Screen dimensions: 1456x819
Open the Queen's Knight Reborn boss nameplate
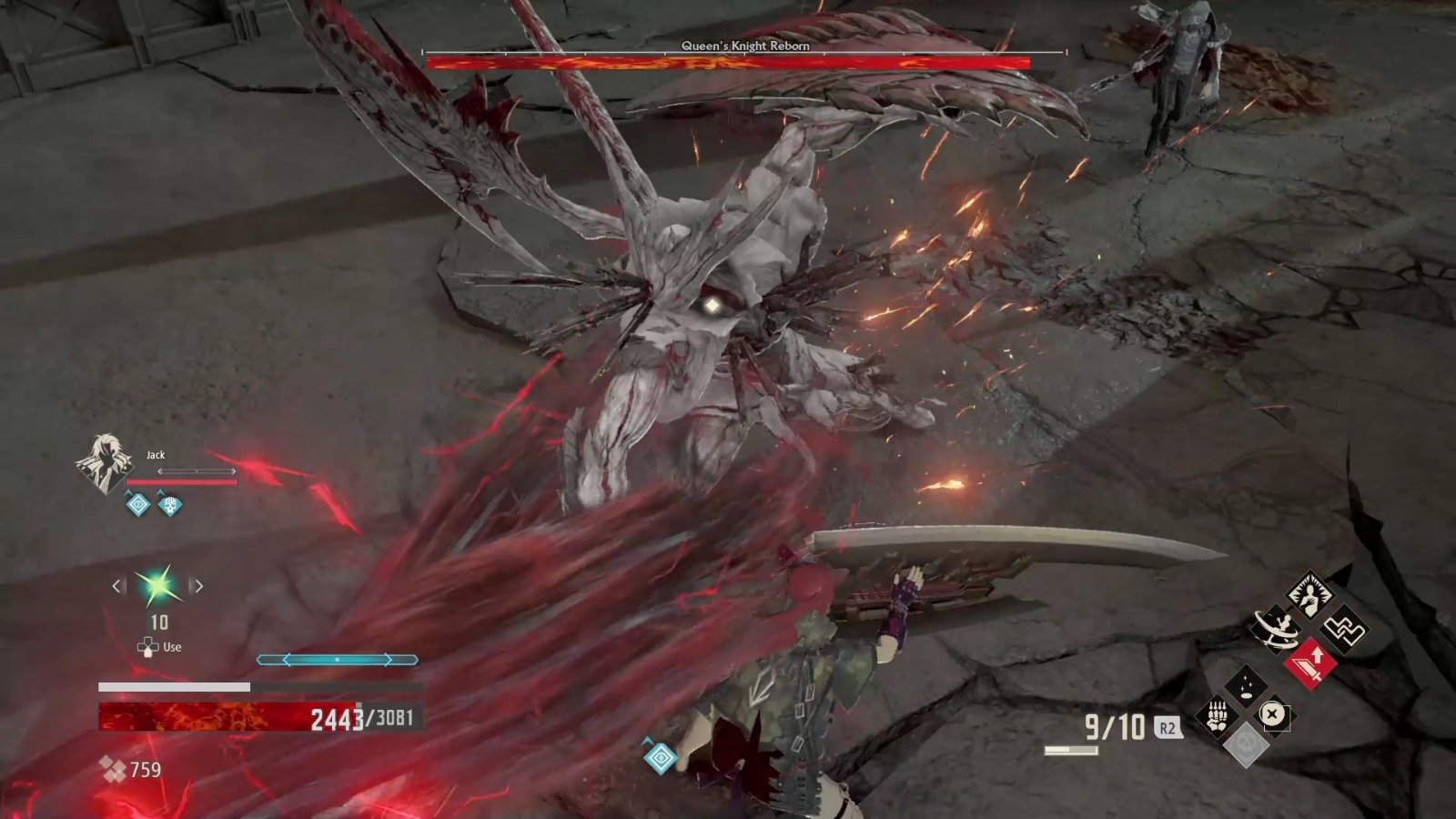pyautogui.click(x=744, y=45)
